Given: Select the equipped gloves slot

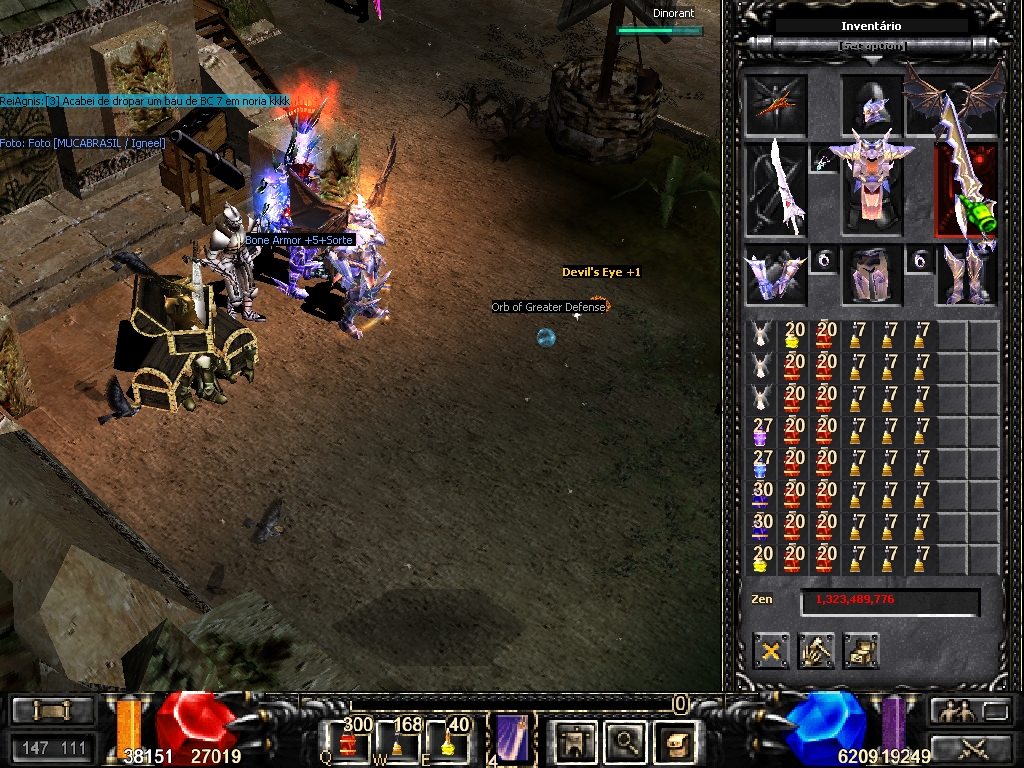Looking at the screenshot, I should 776,275.
